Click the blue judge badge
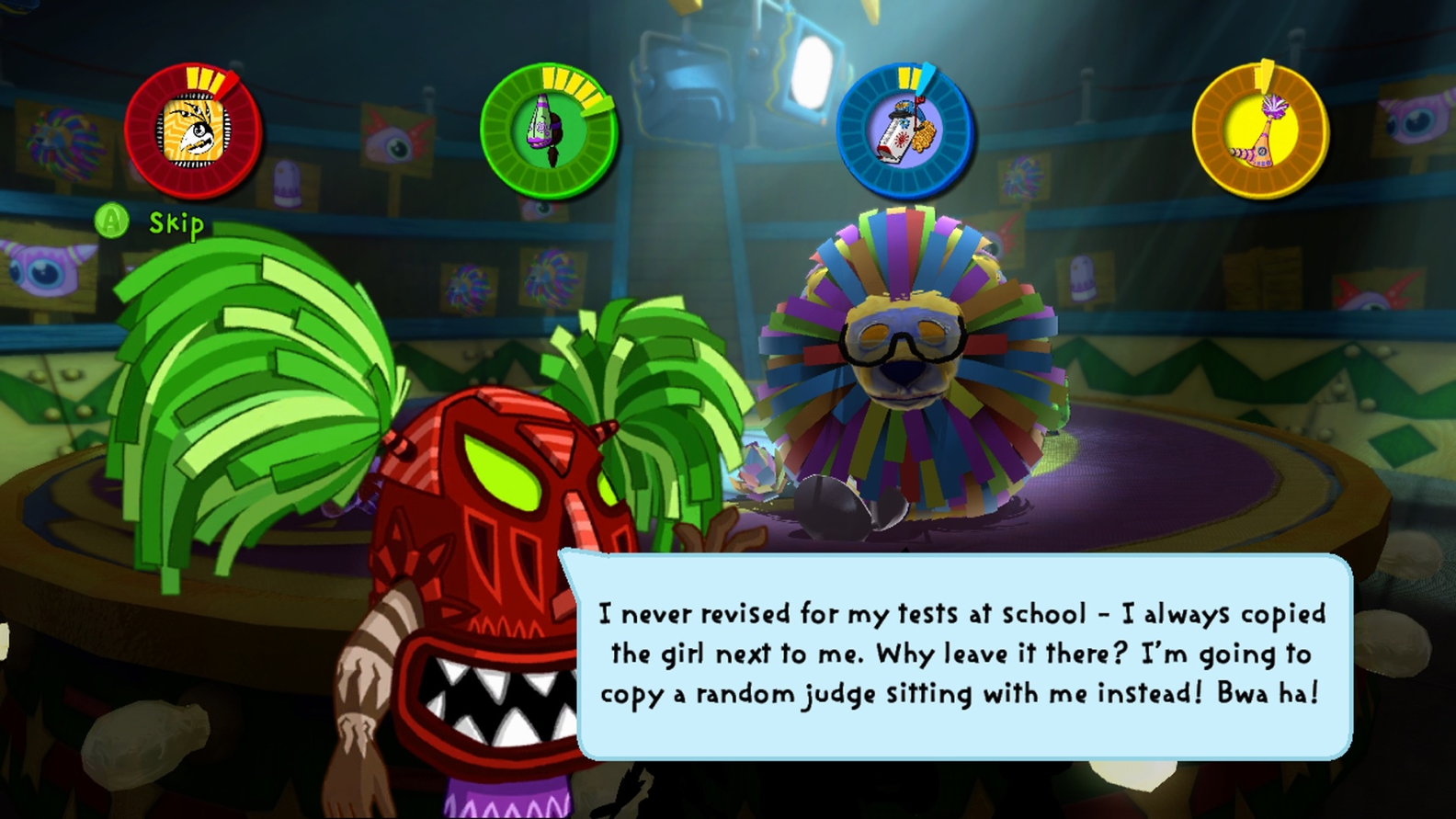This screenshot has width=1456, height=819. coord(904,131)
